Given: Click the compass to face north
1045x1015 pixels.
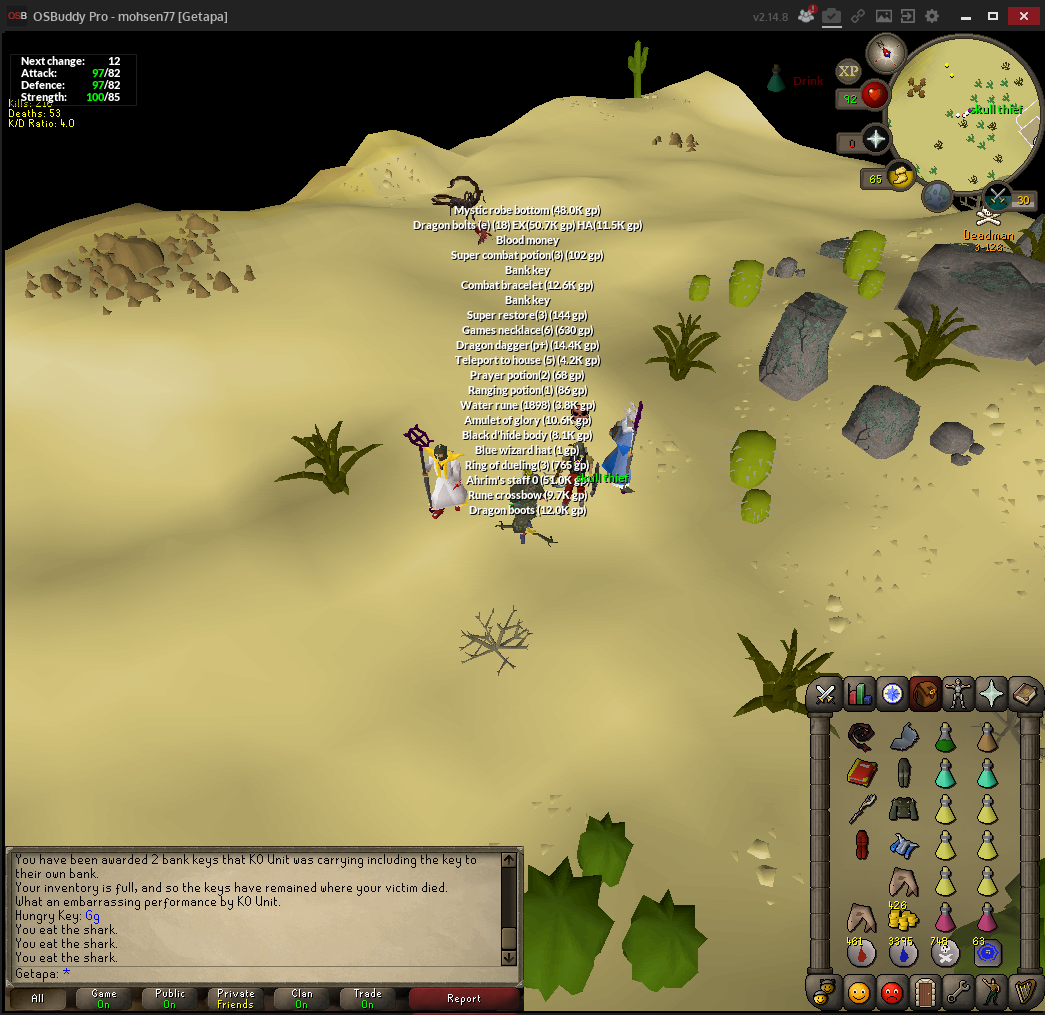Looking at the screenshot, I should 886,52.
